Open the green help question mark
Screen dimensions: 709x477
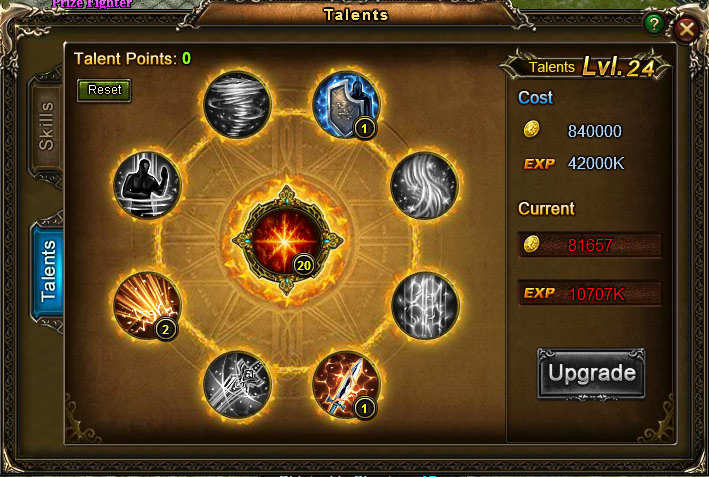pyautogui.click(x=653, y=24)
